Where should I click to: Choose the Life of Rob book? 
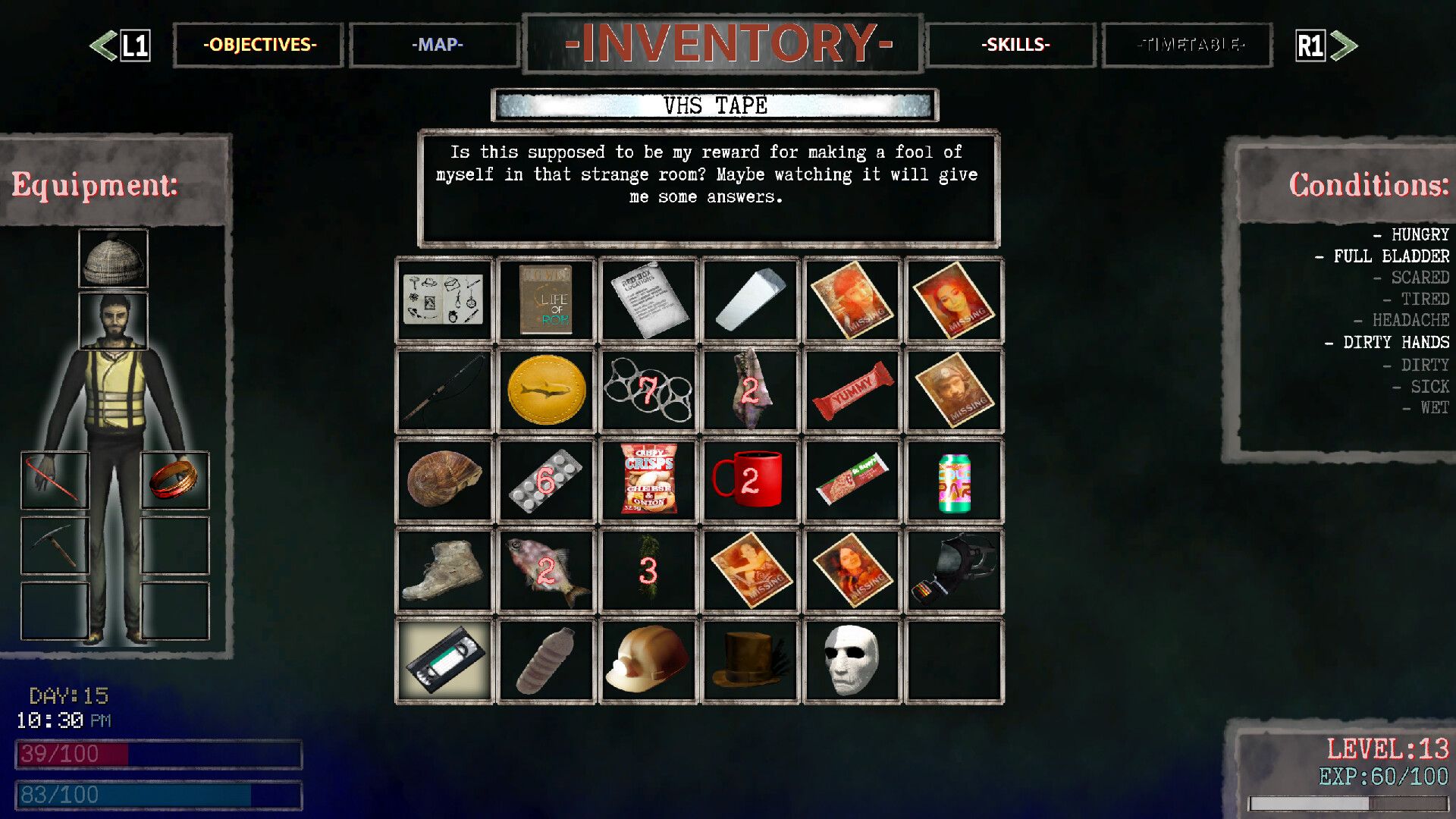click(546, 300)
